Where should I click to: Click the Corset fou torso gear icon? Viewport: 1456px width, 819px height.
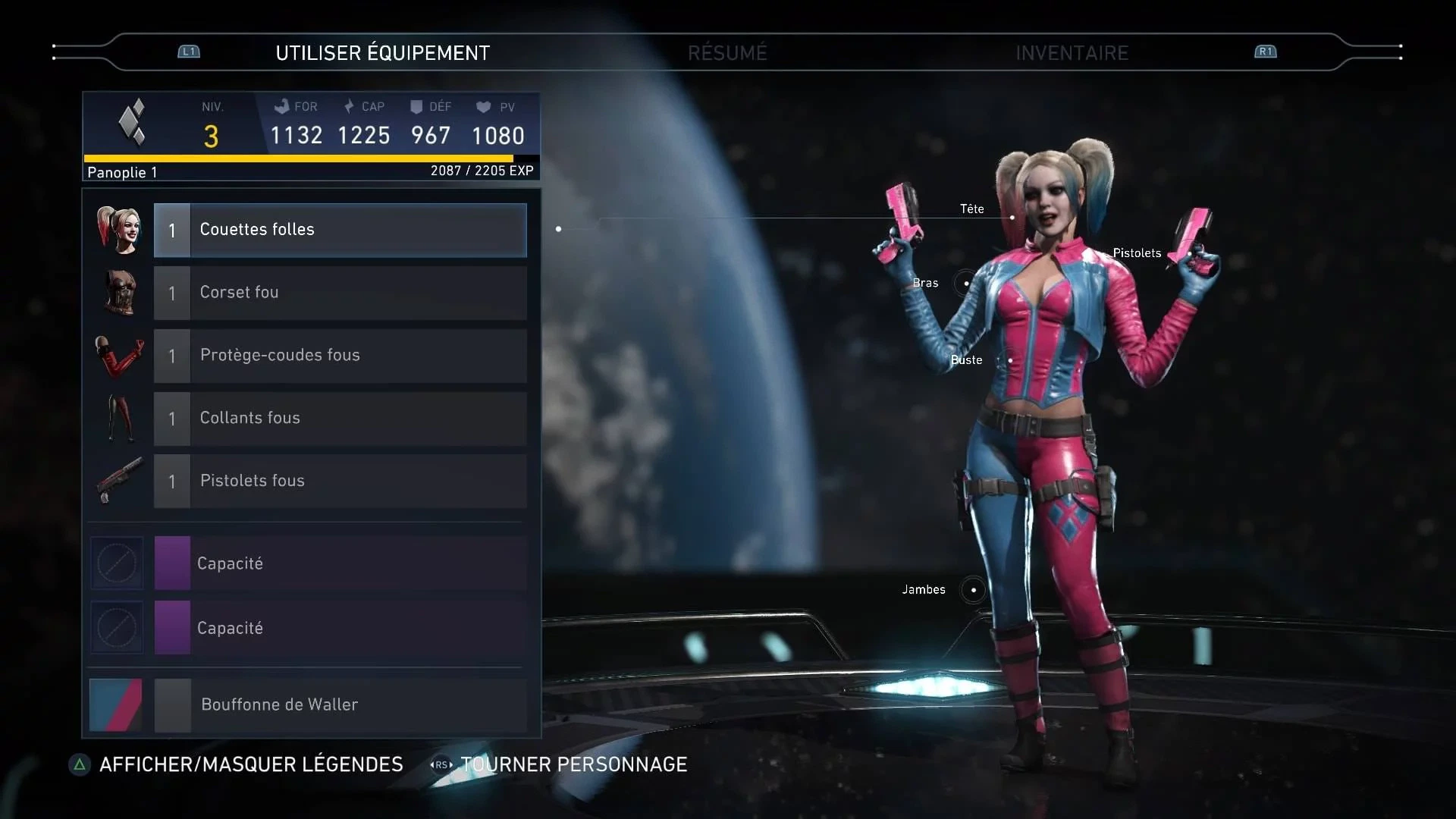pos(118,293)
